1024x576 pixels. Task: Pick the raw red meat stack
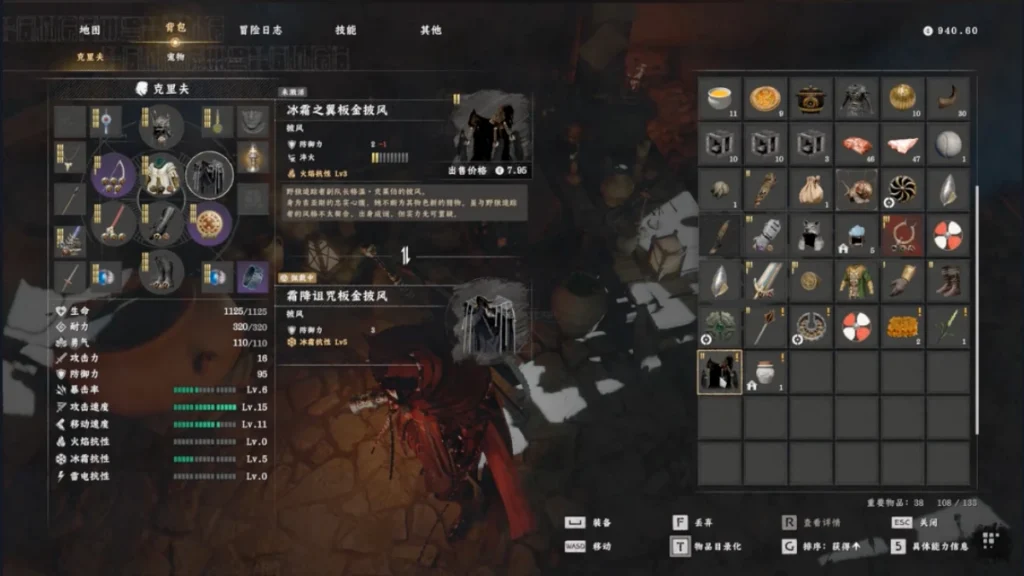tap(857, 144)
